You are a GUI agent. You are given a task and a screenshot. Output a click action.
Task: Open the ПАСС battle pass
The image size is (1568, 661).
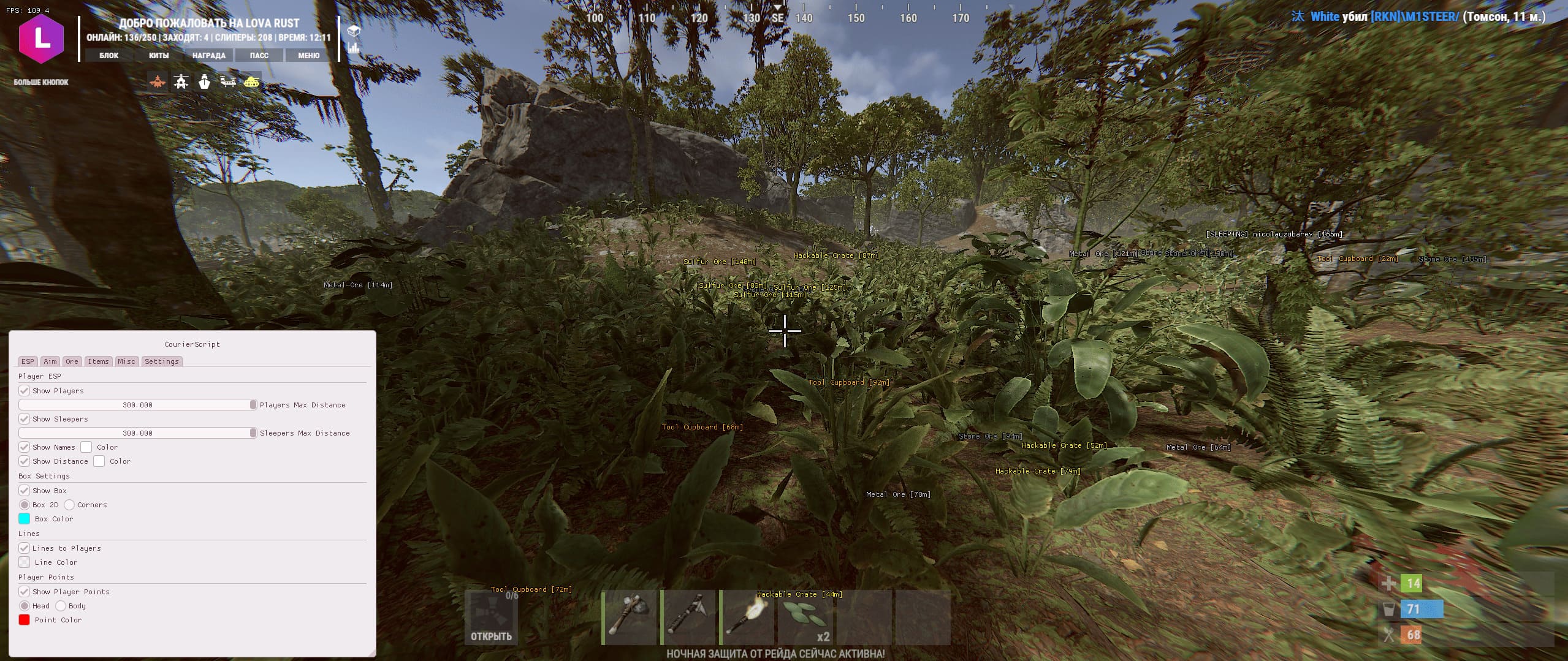point(259,55)
